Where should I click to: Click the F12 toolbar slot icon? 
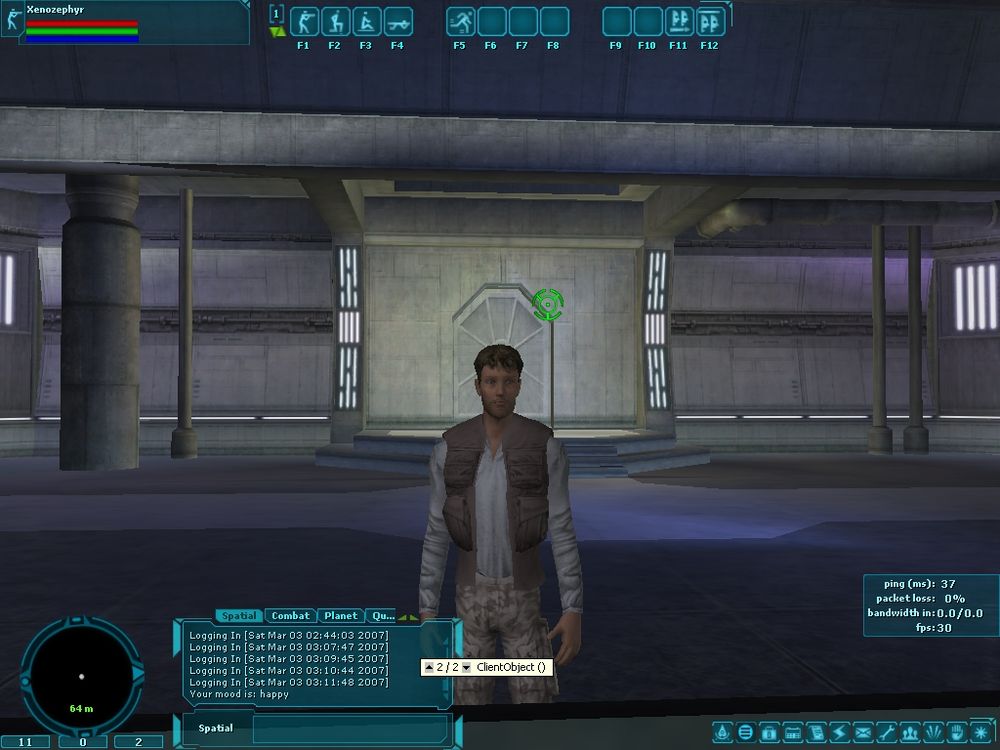point(710,21)
